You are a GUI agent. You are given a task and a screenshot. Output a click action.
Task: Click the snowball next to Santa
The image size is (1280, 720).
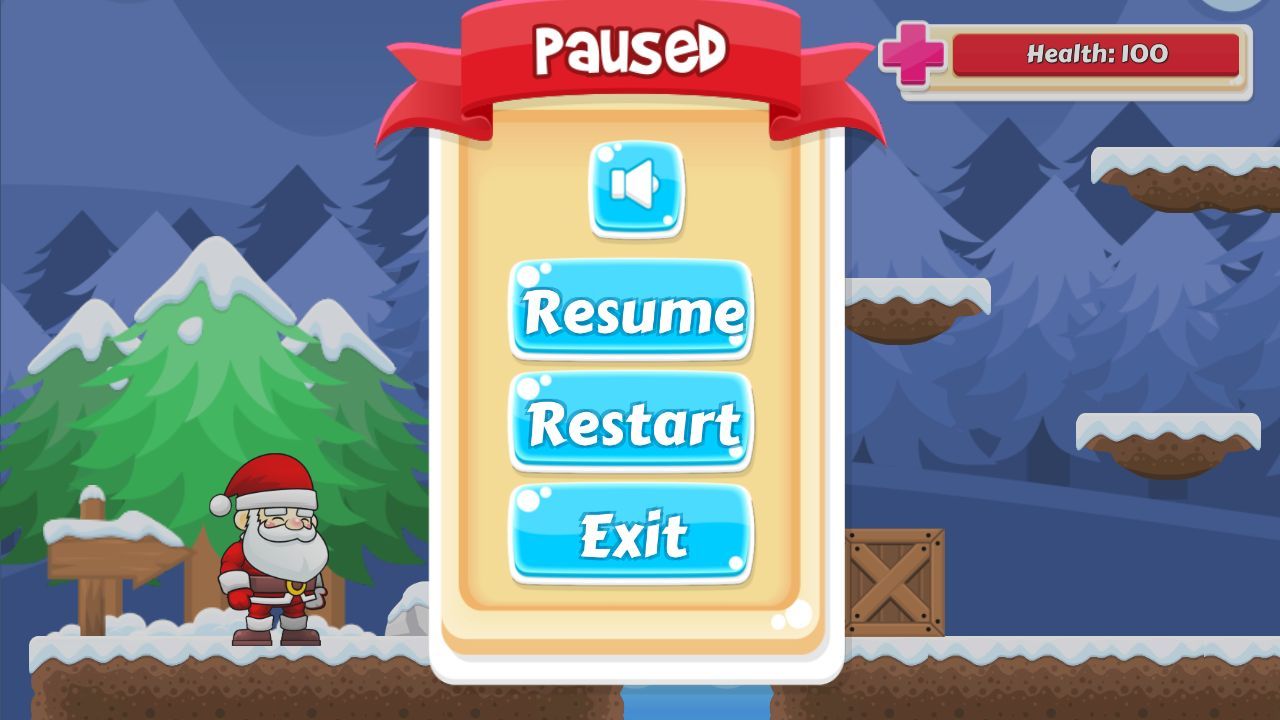click(x=404, y=614)
